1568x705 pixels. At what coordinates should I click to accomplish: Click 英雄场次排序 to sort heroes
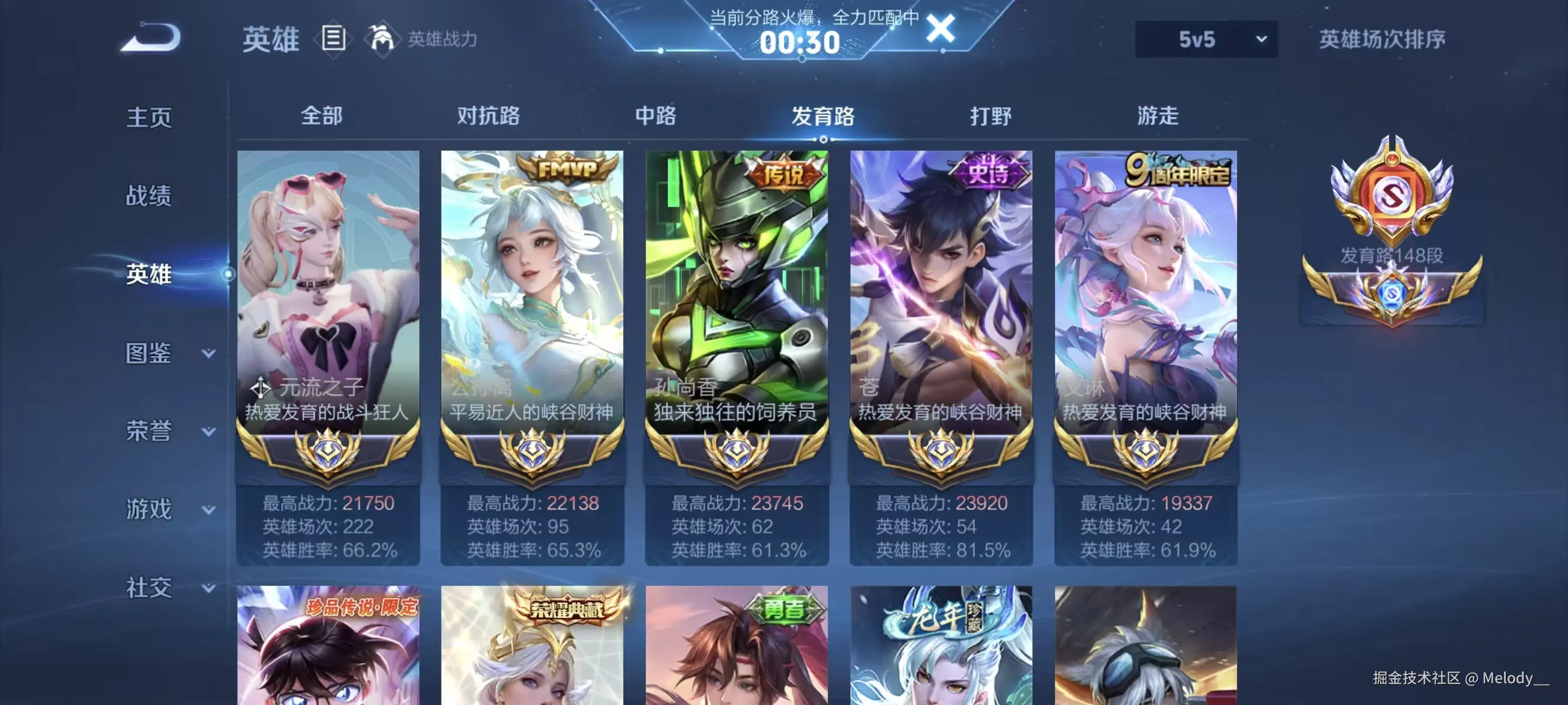coord(1383,38)
